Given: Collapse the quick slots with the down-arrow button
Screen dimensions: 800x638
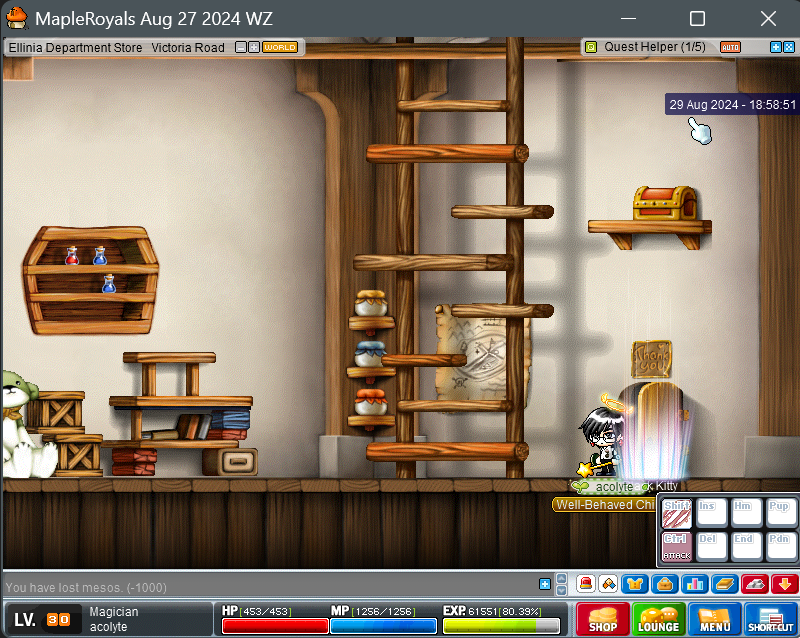Looking at the screenshot, I should pos(784,584).
